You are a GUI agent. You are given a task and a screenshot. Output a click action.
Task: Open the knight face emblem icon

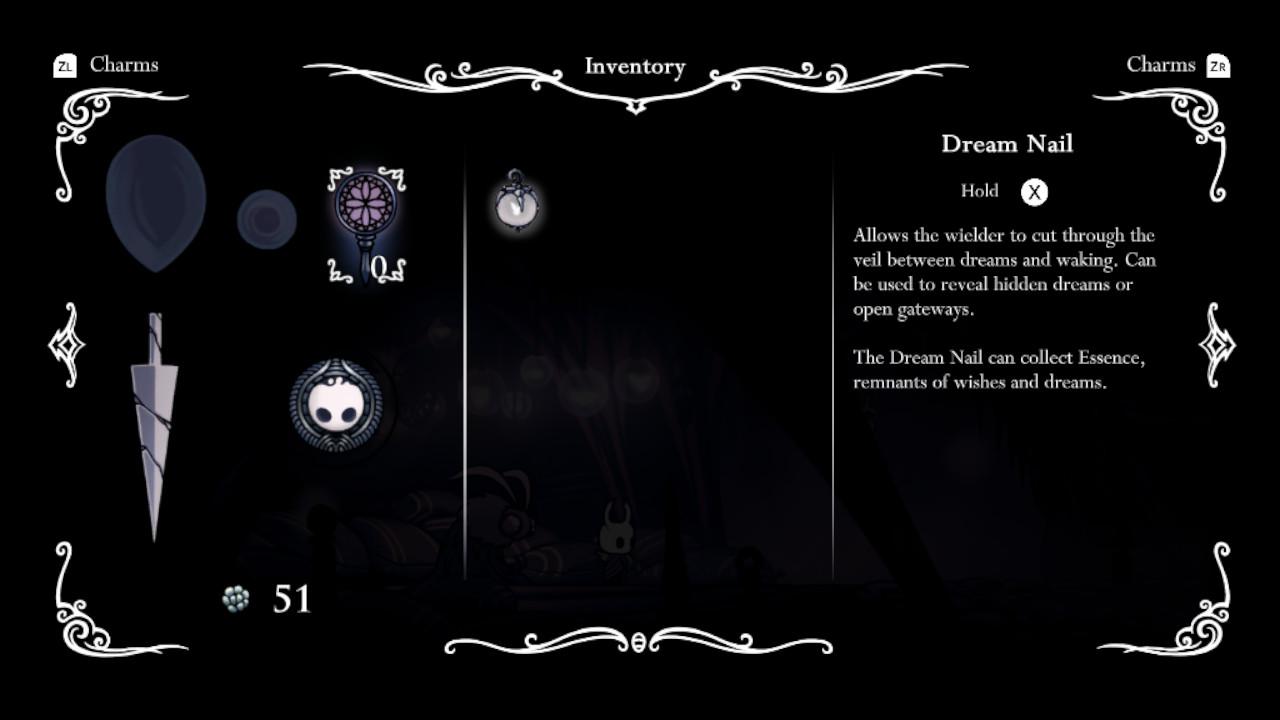coord(336,405)
